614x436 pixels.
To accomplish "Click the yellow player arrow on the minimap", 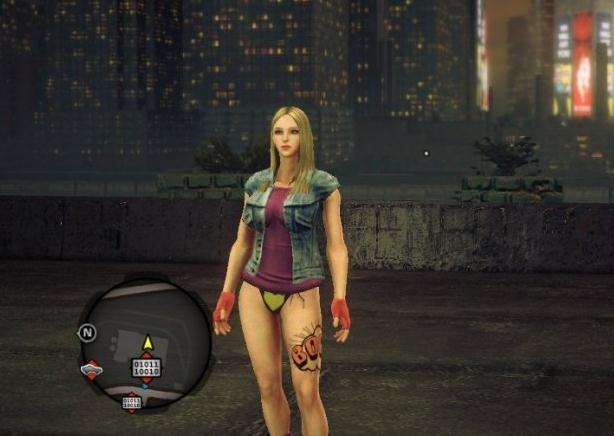I will tap(147, 343).
